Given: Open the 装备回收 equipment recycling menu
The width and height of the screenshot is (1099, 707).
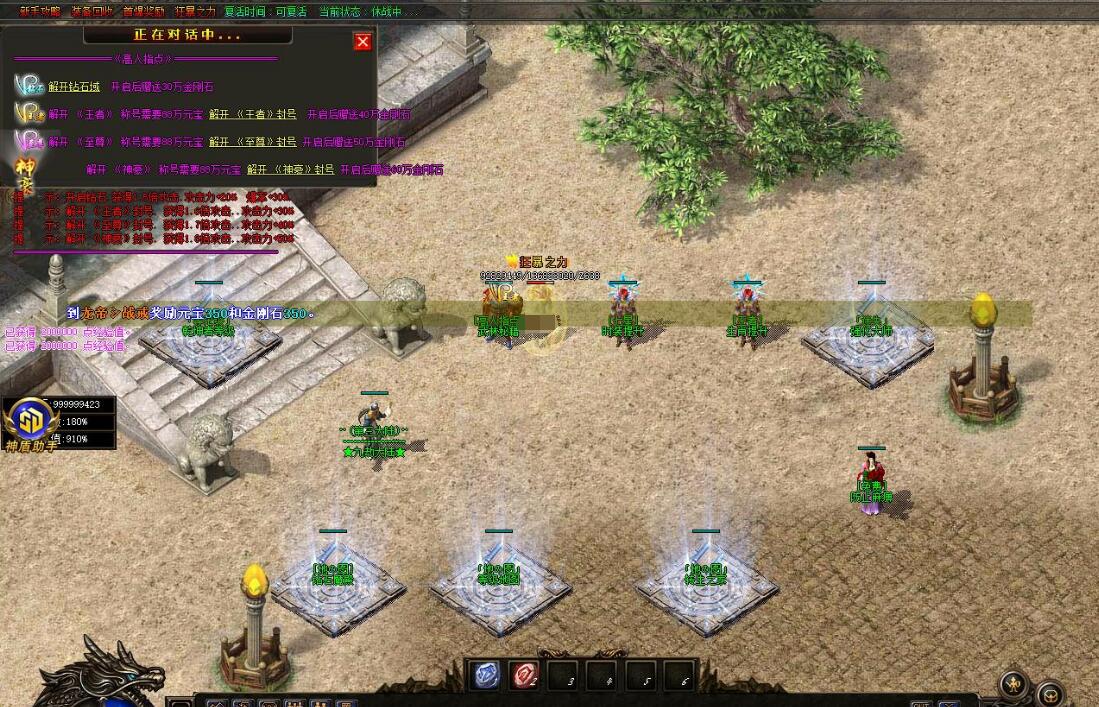Looking at the screenshot, I should (92, 12).
